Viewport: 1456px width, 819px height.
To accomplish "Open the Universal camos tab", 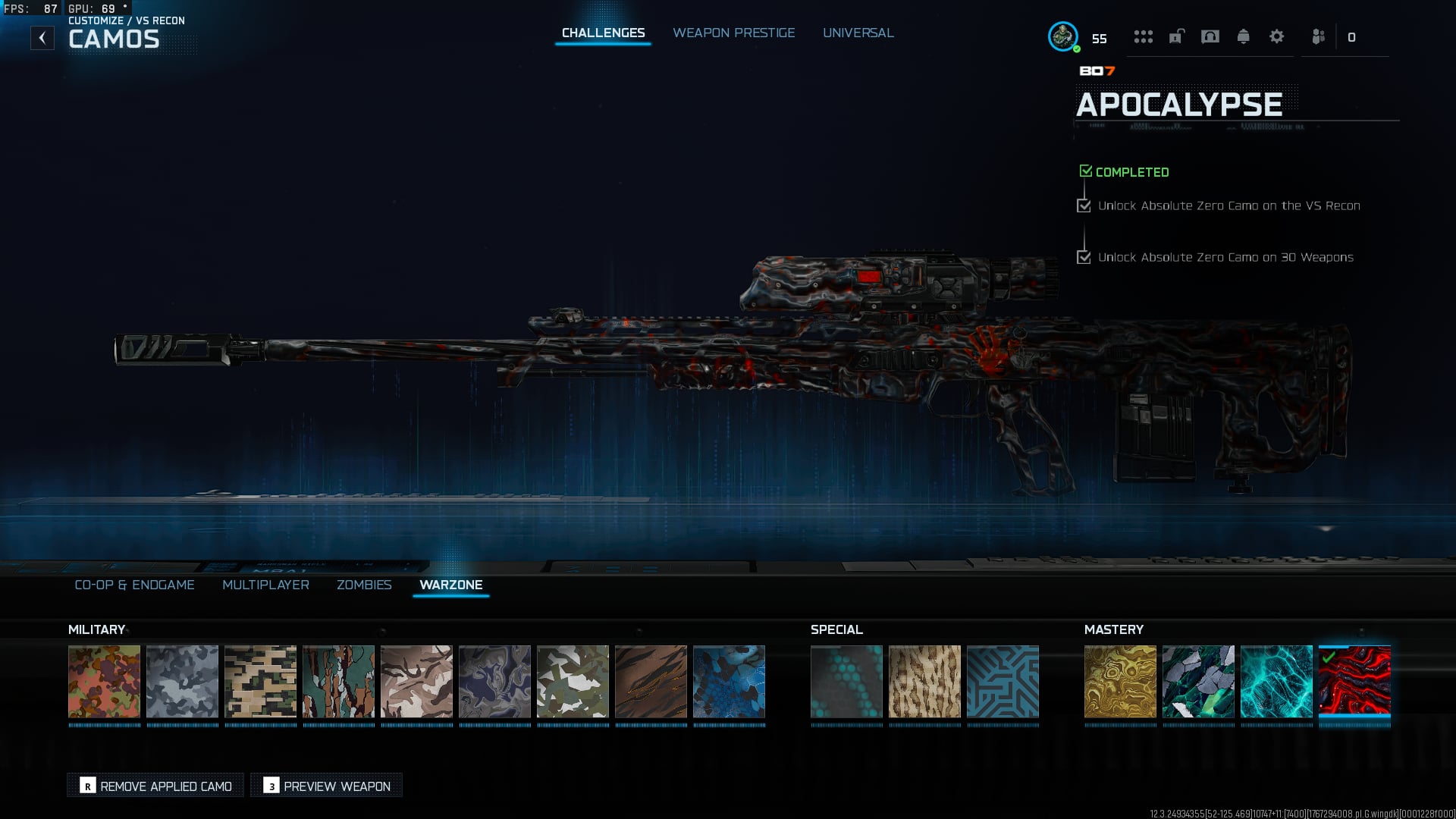I will pos(858,33).
